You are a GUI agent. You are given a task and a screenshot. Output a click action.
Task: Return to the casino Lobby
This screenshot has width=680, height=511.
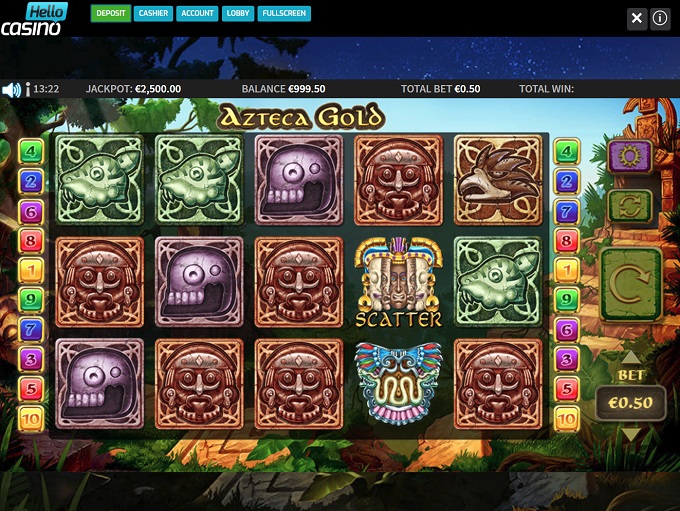tap(239, 14)
